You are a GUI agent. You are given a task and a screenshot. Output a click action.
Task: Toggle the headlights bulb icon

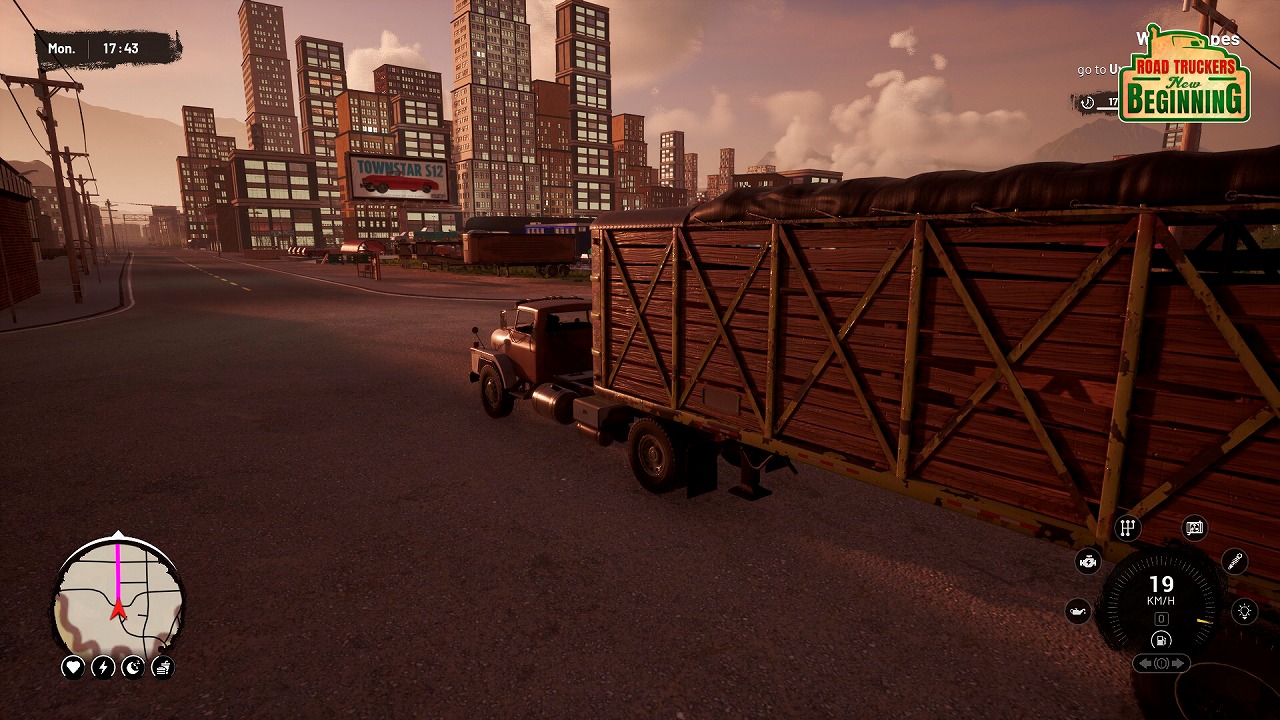pyautogui.click(x=1244, y=611)
